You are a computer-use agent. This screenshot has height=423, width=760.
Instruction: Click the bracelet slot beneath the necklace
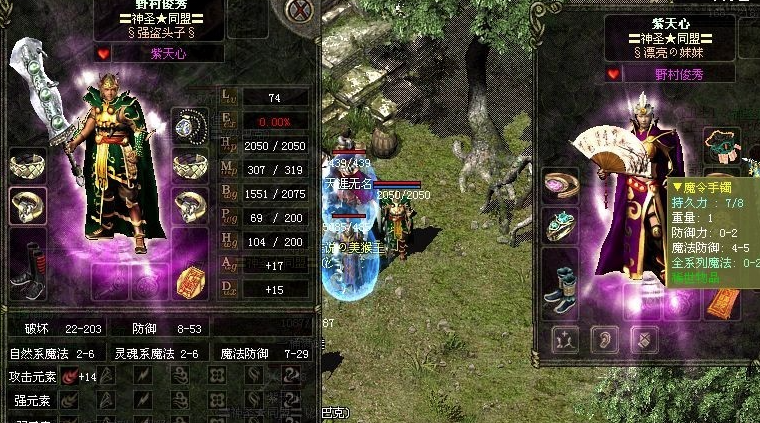188,163
